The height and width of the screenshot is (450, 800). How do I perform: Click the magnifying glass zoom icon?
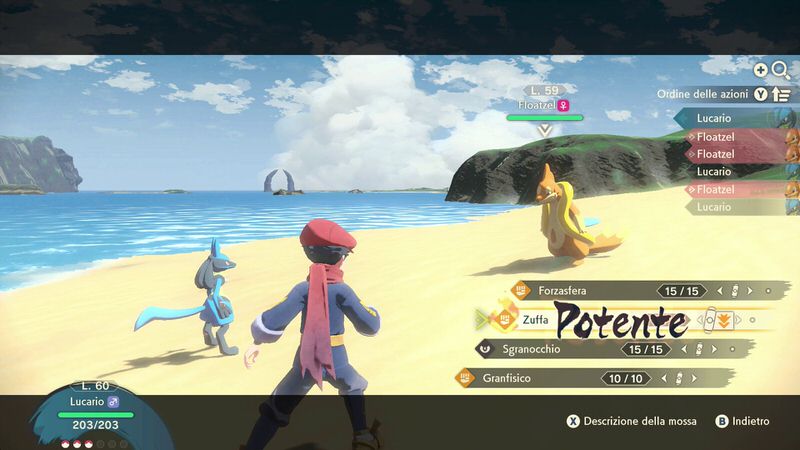pos(780,69)
